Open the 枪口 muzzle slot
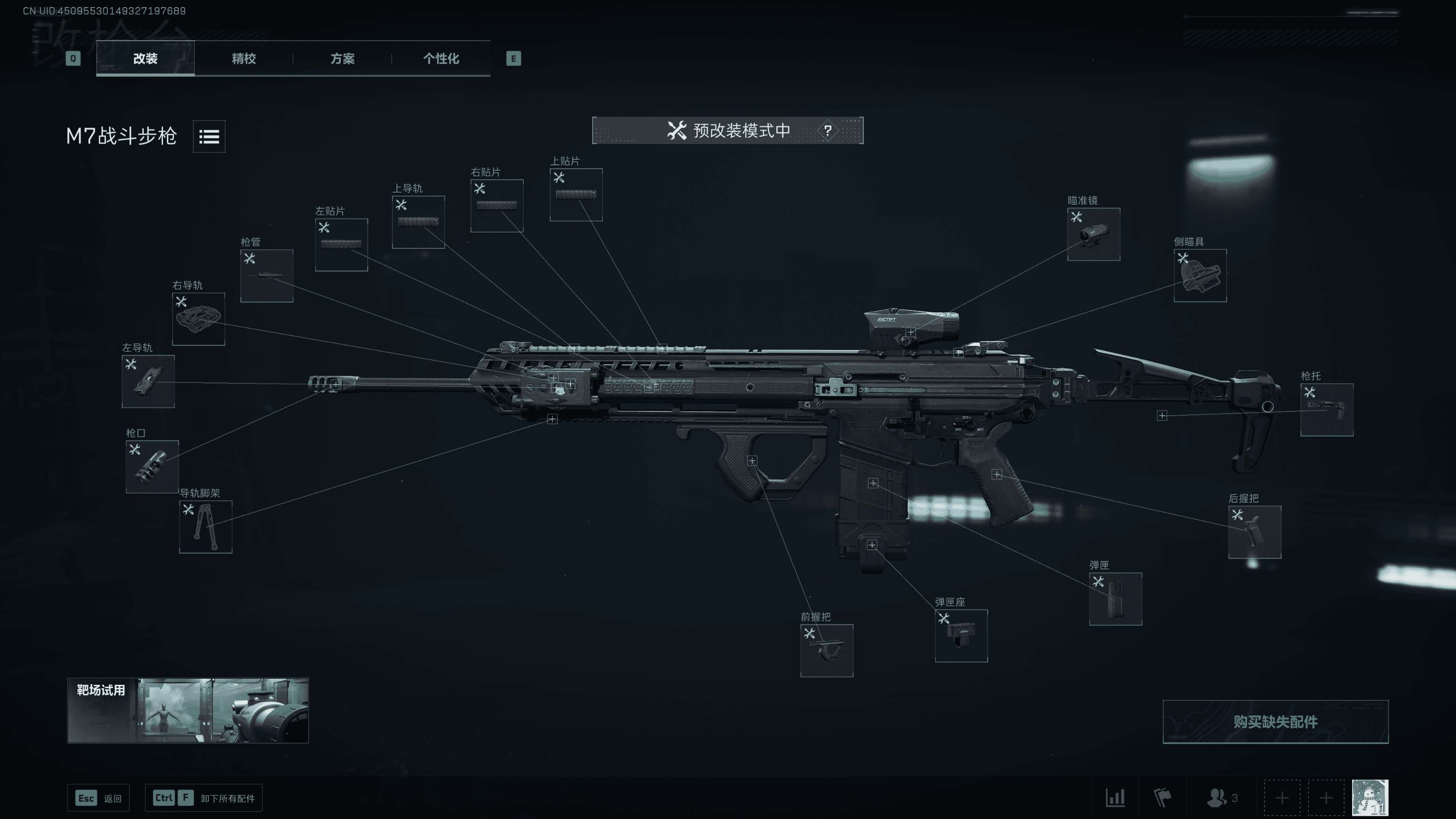The width and height of the screenshot is (1456, 819). pyautogui.click(x=152, y=467)
